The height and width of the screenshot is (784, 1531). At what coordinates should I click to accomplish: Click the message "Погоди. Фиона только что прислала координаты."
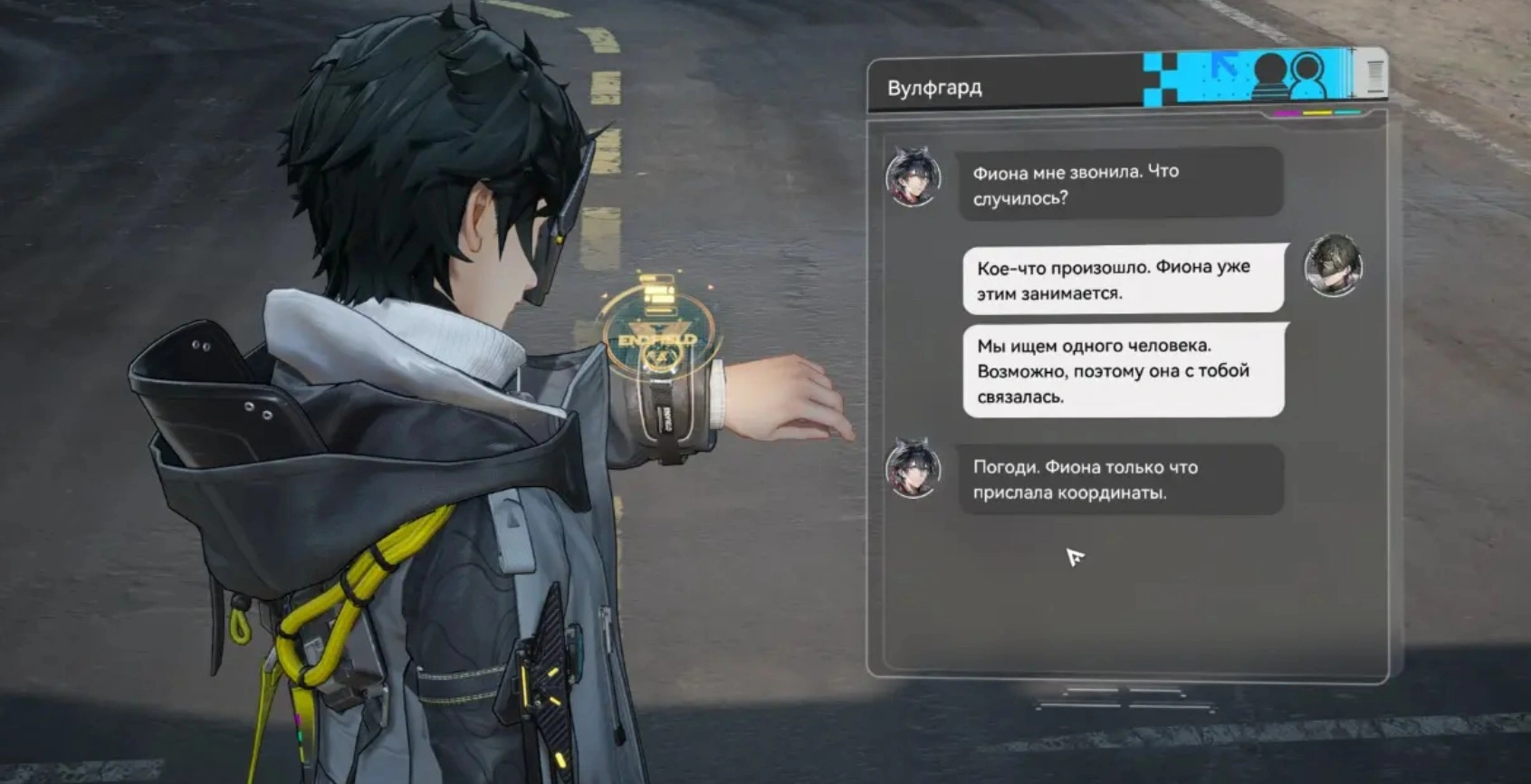1120,480
